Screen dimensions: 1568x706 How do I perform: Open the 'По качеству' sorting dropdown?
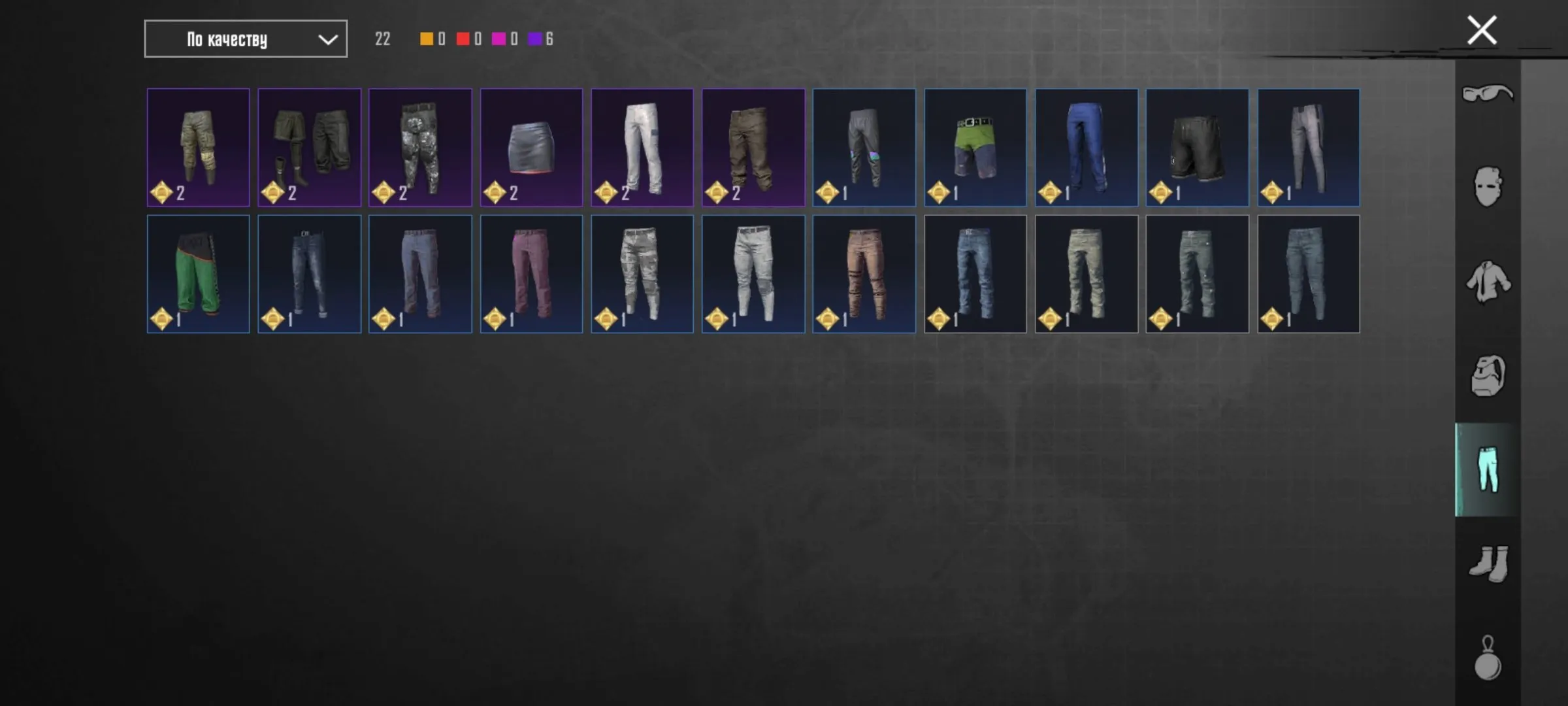click(x=245, y=39)
